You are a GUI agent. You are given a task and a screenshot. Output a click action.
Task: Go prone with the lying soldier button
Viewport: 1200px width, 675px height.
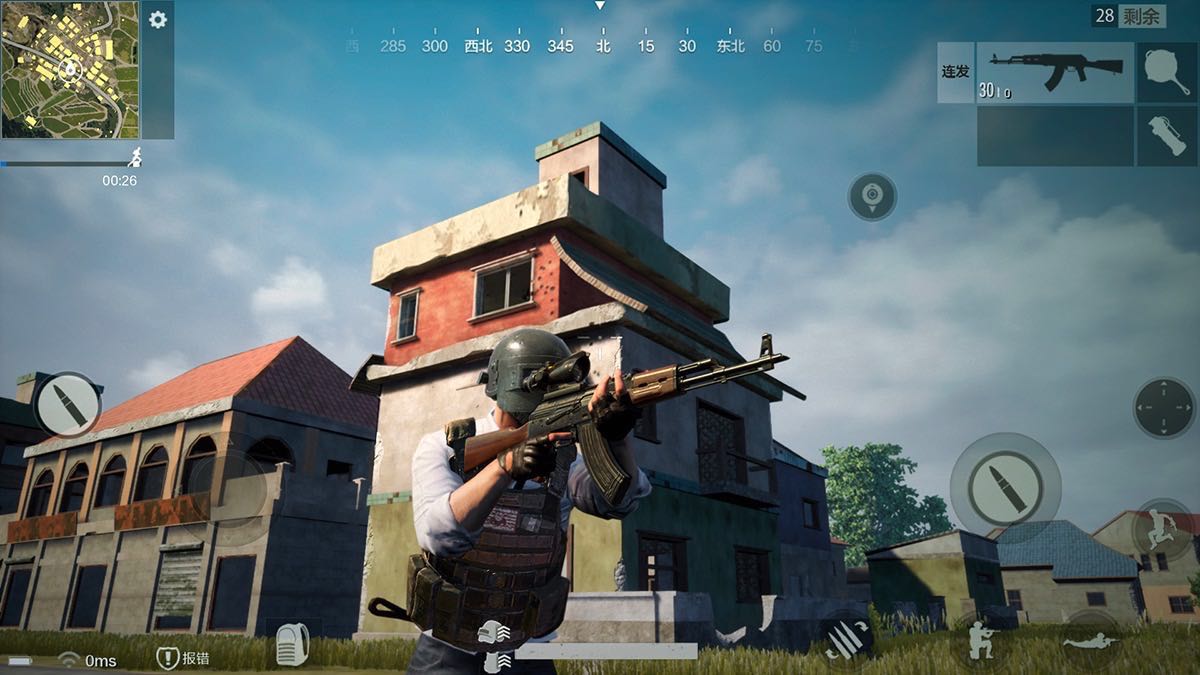pos(1091,640)
